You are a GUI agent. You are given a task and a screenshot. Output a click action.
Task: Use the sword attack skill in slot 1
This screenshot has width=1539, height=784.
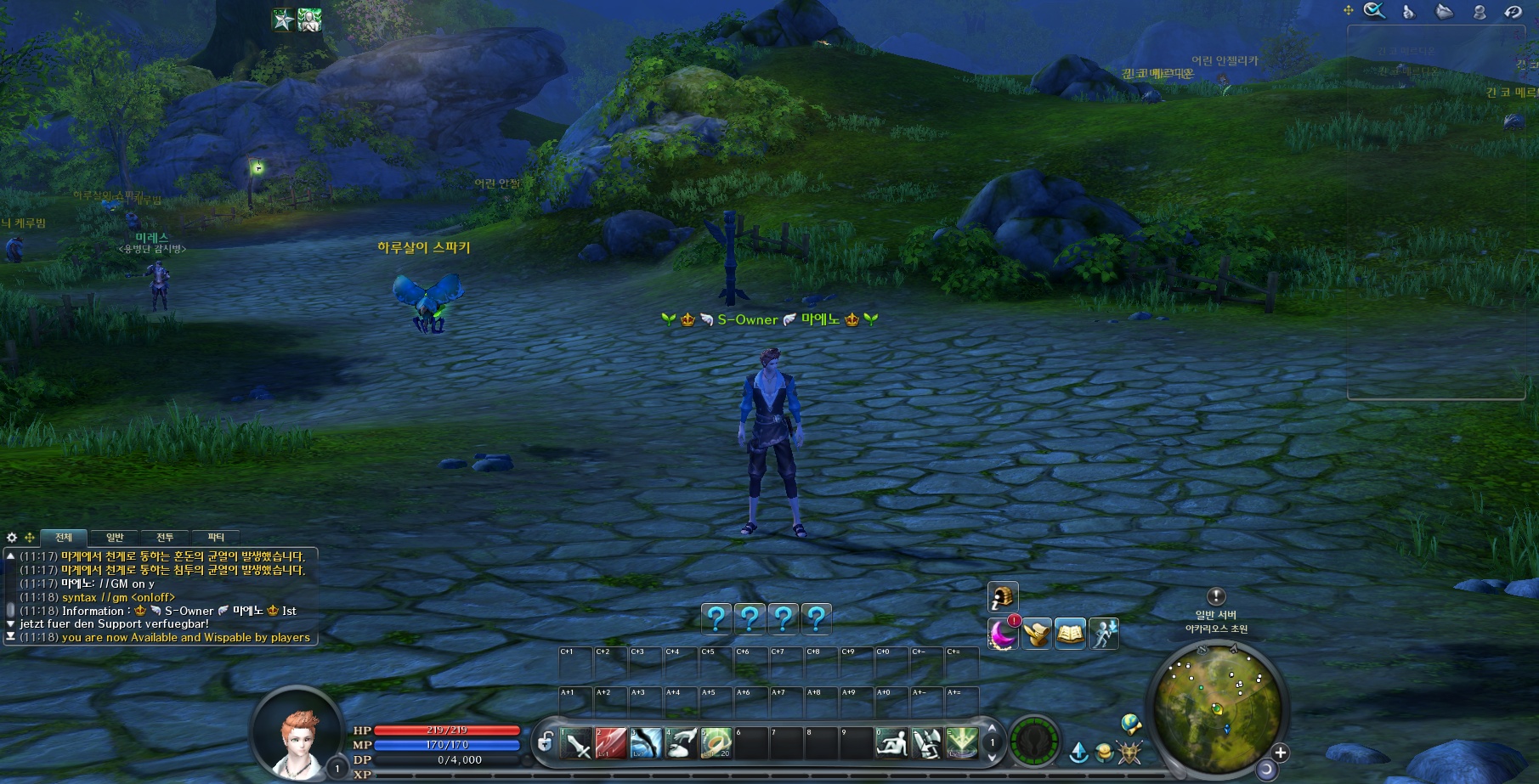pos(577,743)
